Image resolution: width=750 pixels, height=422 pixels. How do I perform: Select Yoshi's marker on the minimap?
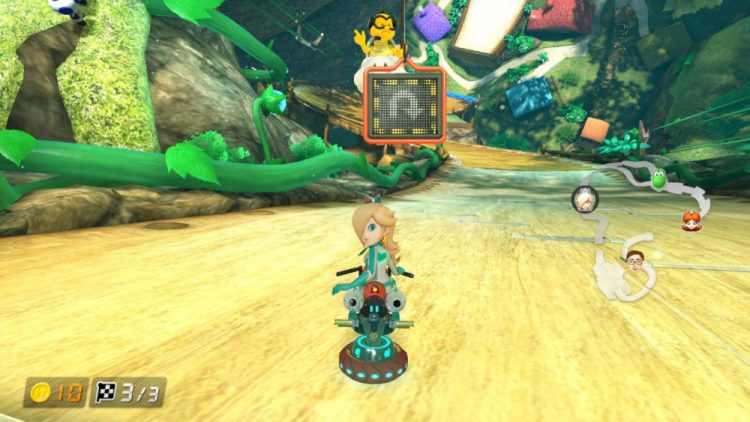tap(659, 182)
